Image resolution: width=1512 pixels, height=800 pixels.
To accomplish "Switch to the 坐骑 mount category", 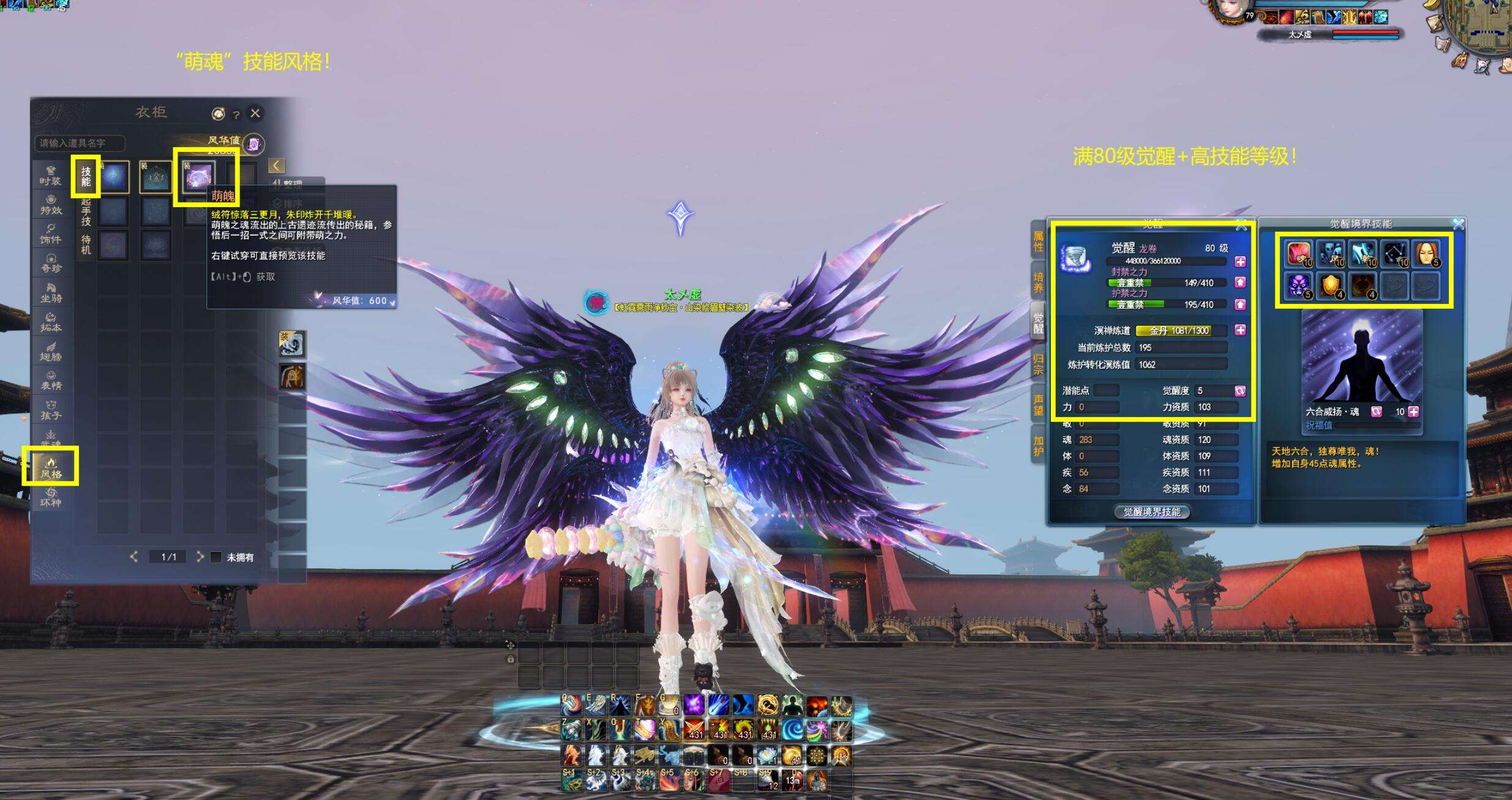I will pyautogui.click(x=51, y=293).
